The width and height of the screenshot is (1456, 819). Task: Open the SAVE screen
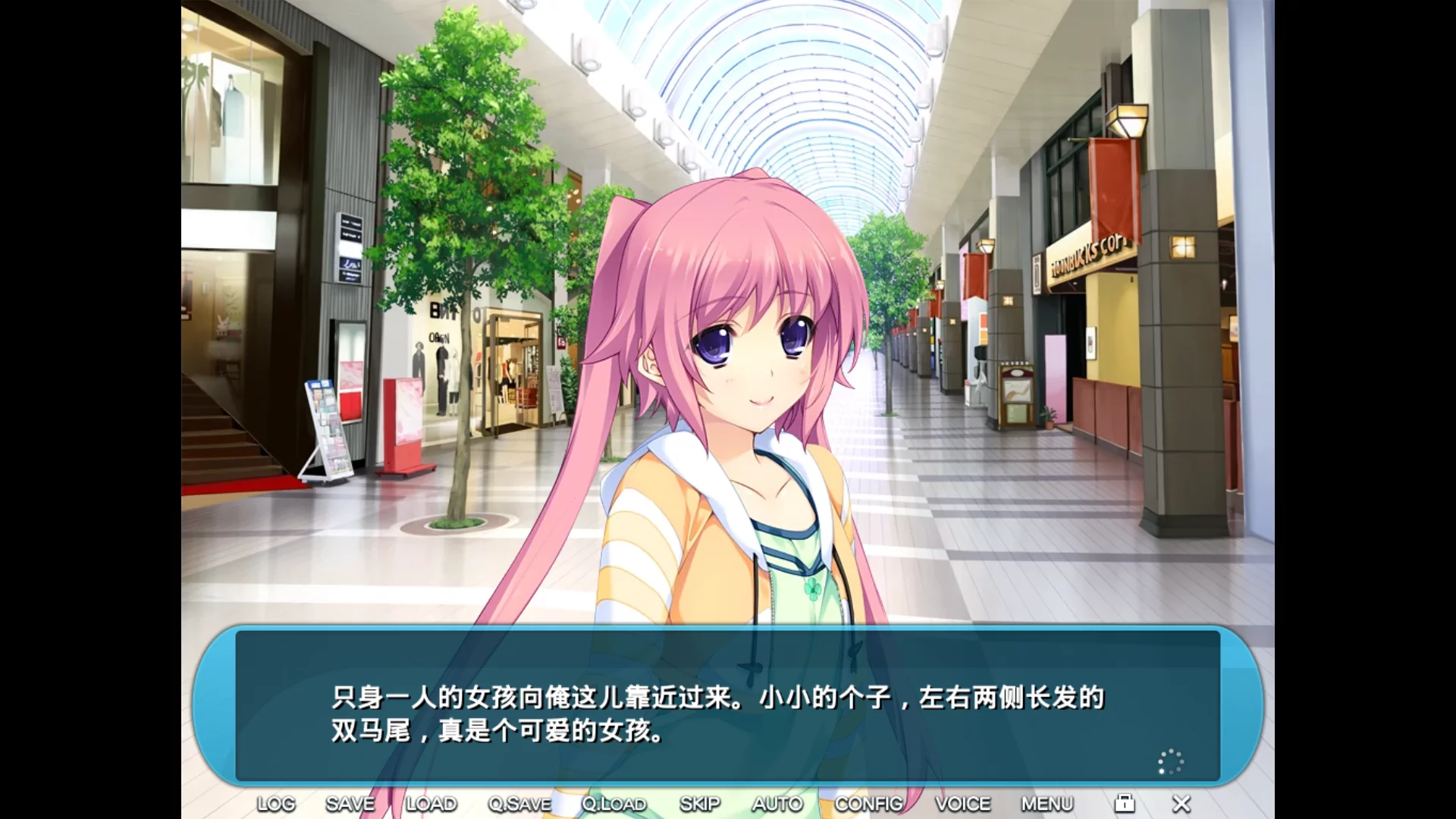(x=351, y=803)
